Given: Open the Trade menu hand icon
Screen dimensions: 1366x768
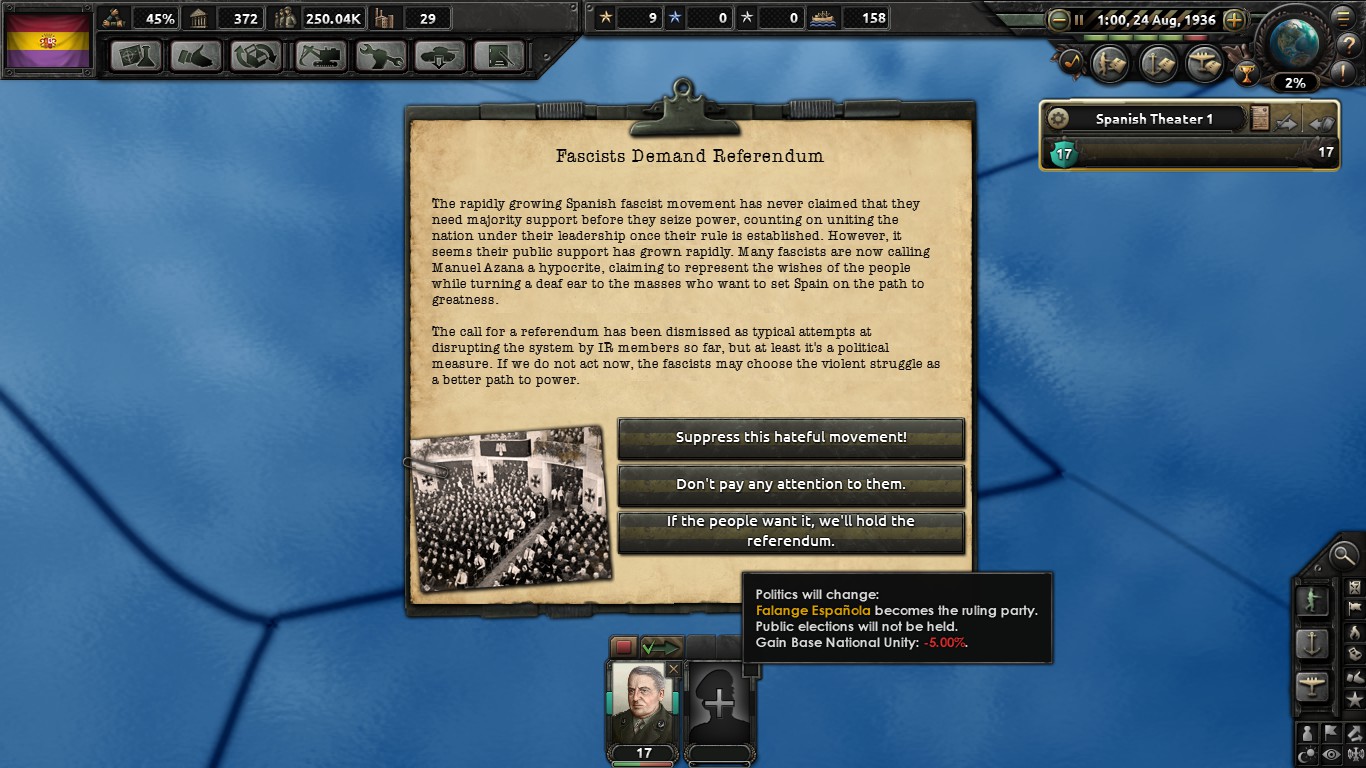Looking at the screenshot, I should click(196, 57).
